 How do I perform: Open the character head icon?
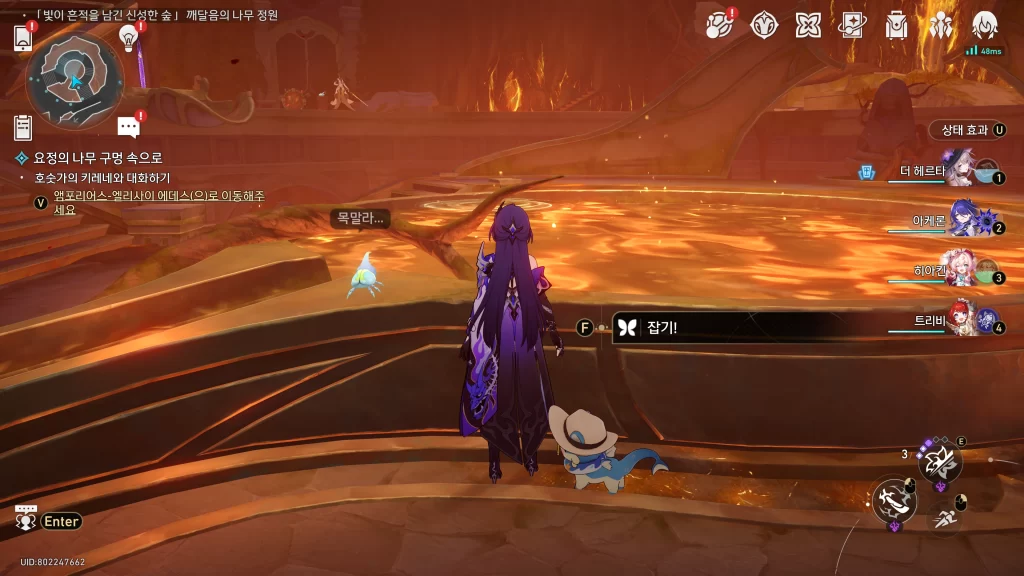pyautogui.click(x=985, y=24)
